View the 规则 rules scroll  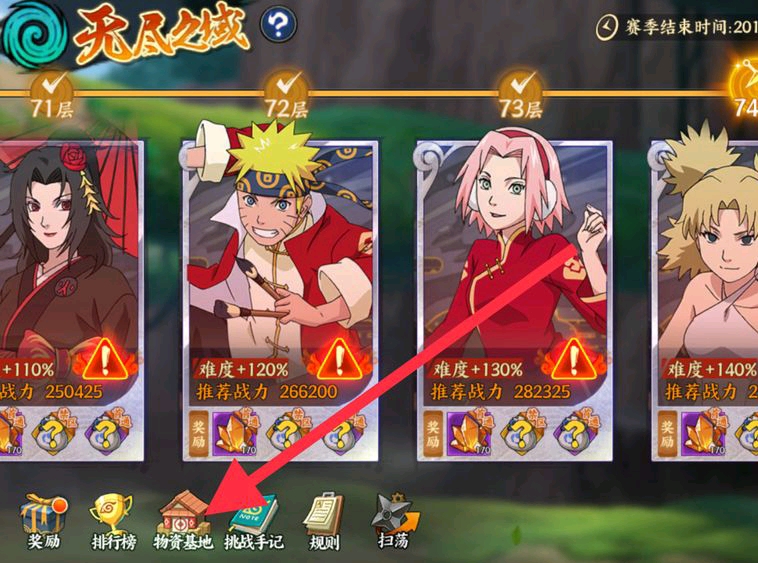[x=323, y=518]
